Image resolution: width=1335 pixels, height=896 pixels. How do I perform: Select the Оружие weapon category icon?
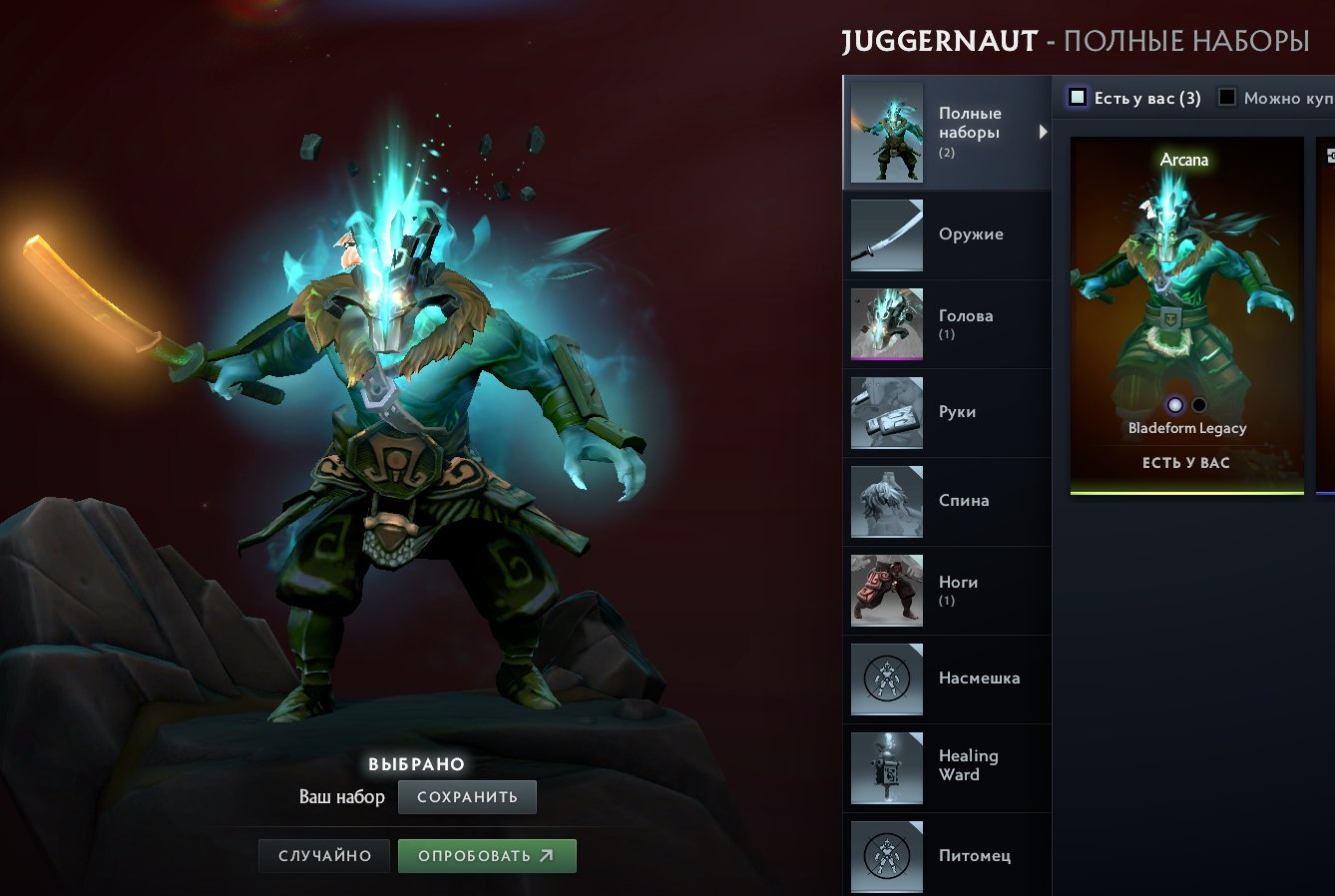886,234
